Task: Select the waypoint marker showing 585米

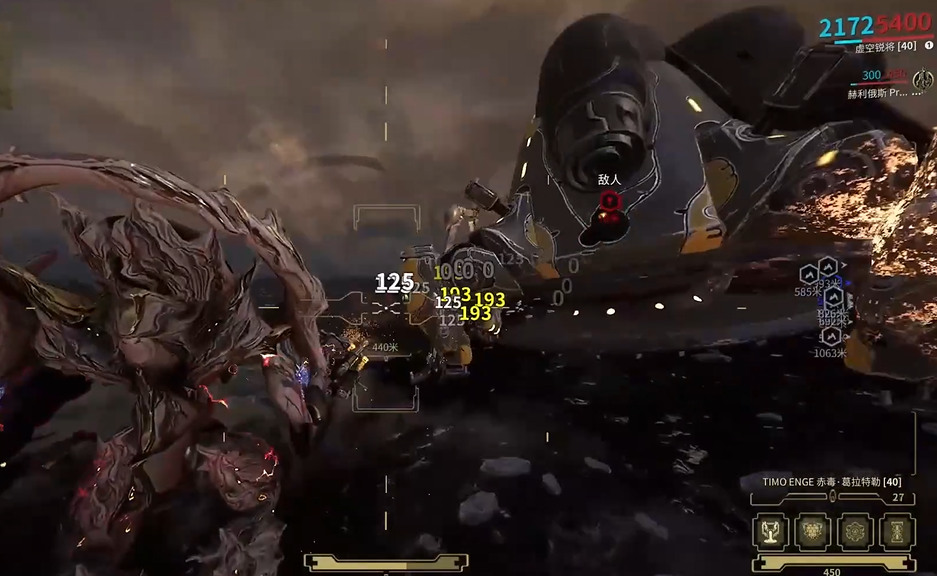Action: click(809, 275)
